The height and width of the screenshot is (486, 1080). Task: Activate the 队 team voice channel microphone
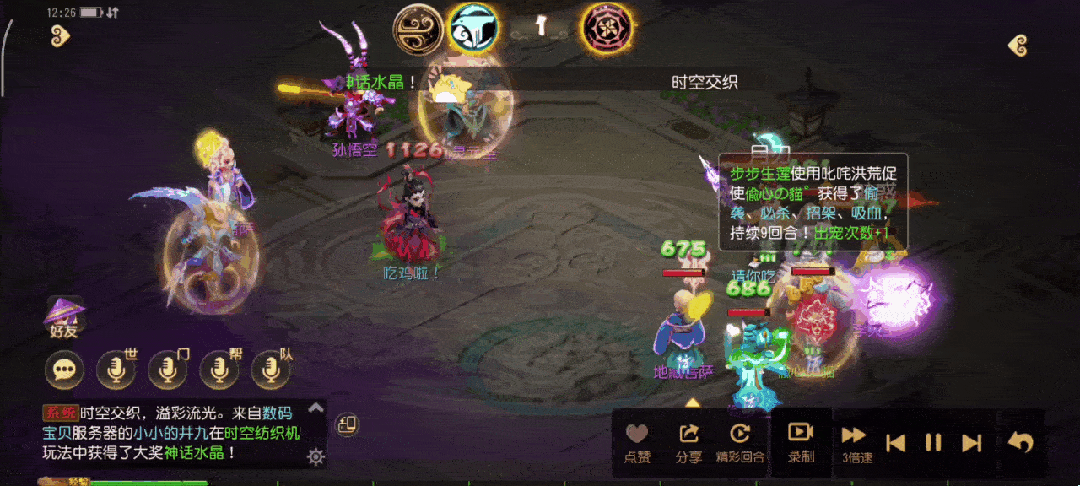click(271, 371)
